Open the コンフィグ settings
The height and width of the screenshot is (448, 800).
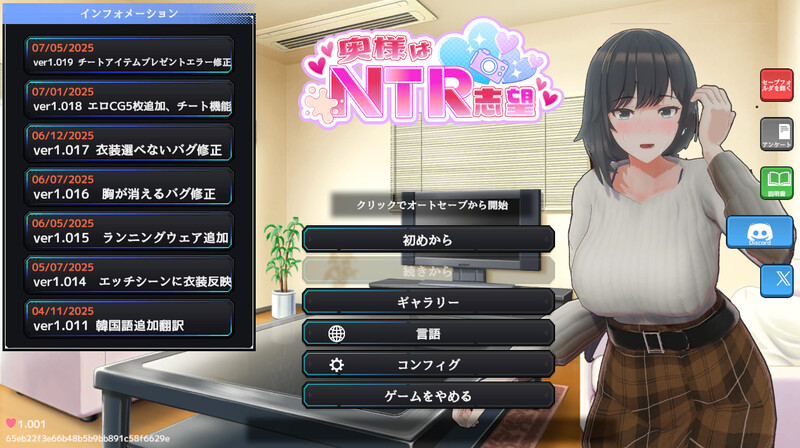point(428,365)
